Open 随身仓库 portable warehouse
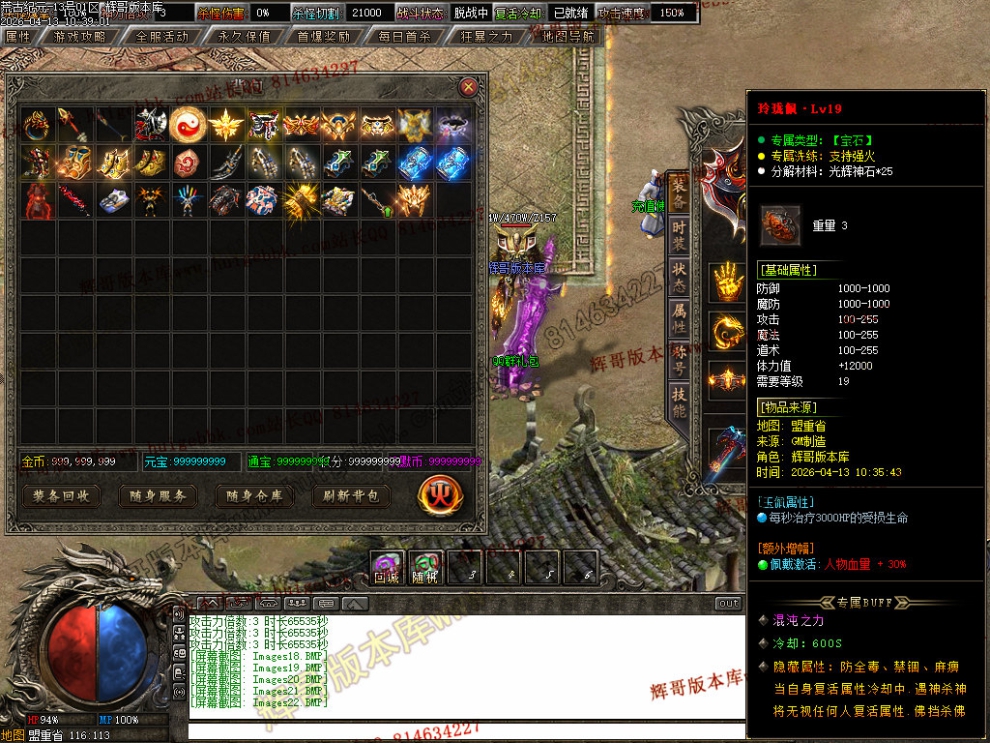Image resolution: width=990 pixels, height=743 pixels. coord(254,495)
